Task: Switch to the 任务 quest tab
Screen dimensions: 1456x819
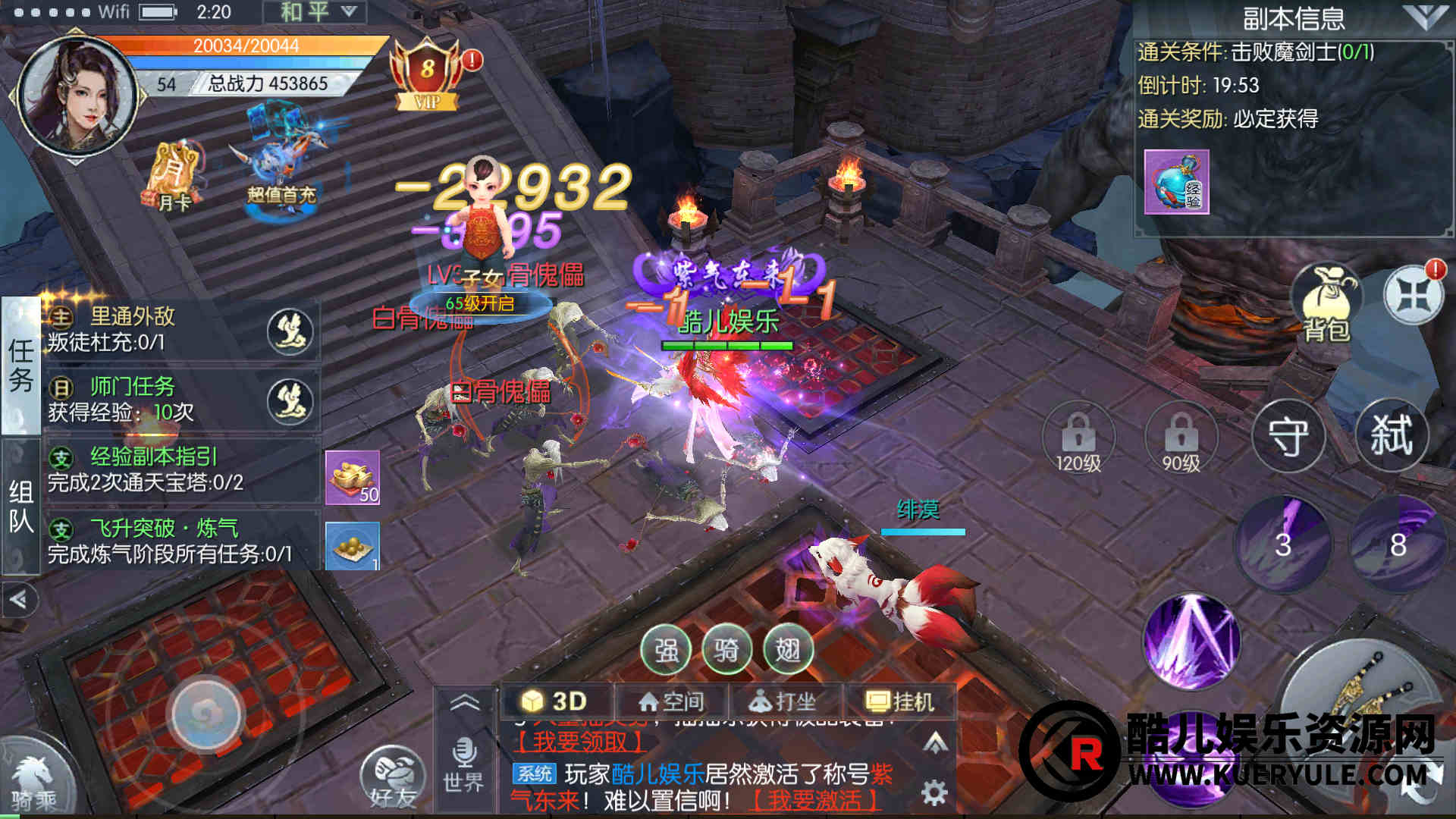Action: coord(20,366)
